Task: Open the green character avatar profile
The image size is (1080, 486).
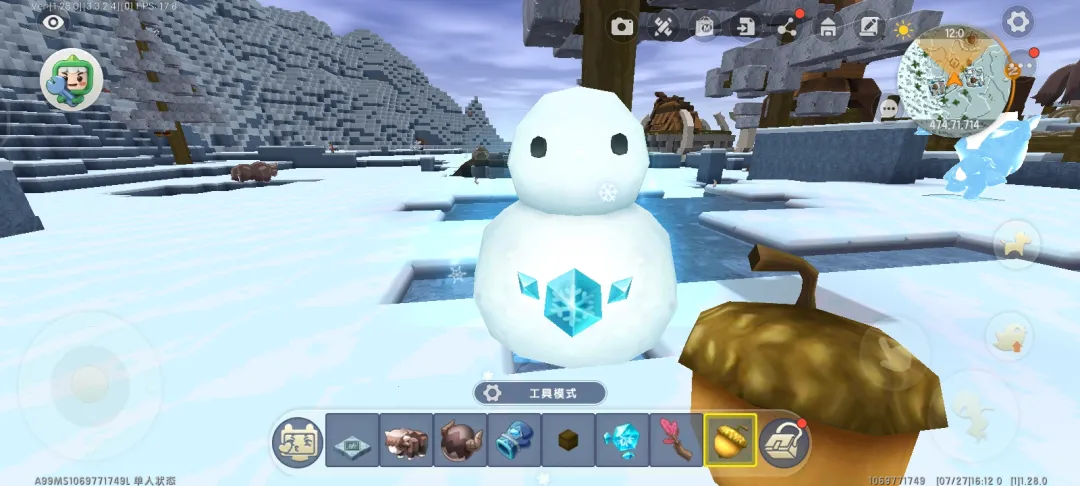Action: coord(70,79)
